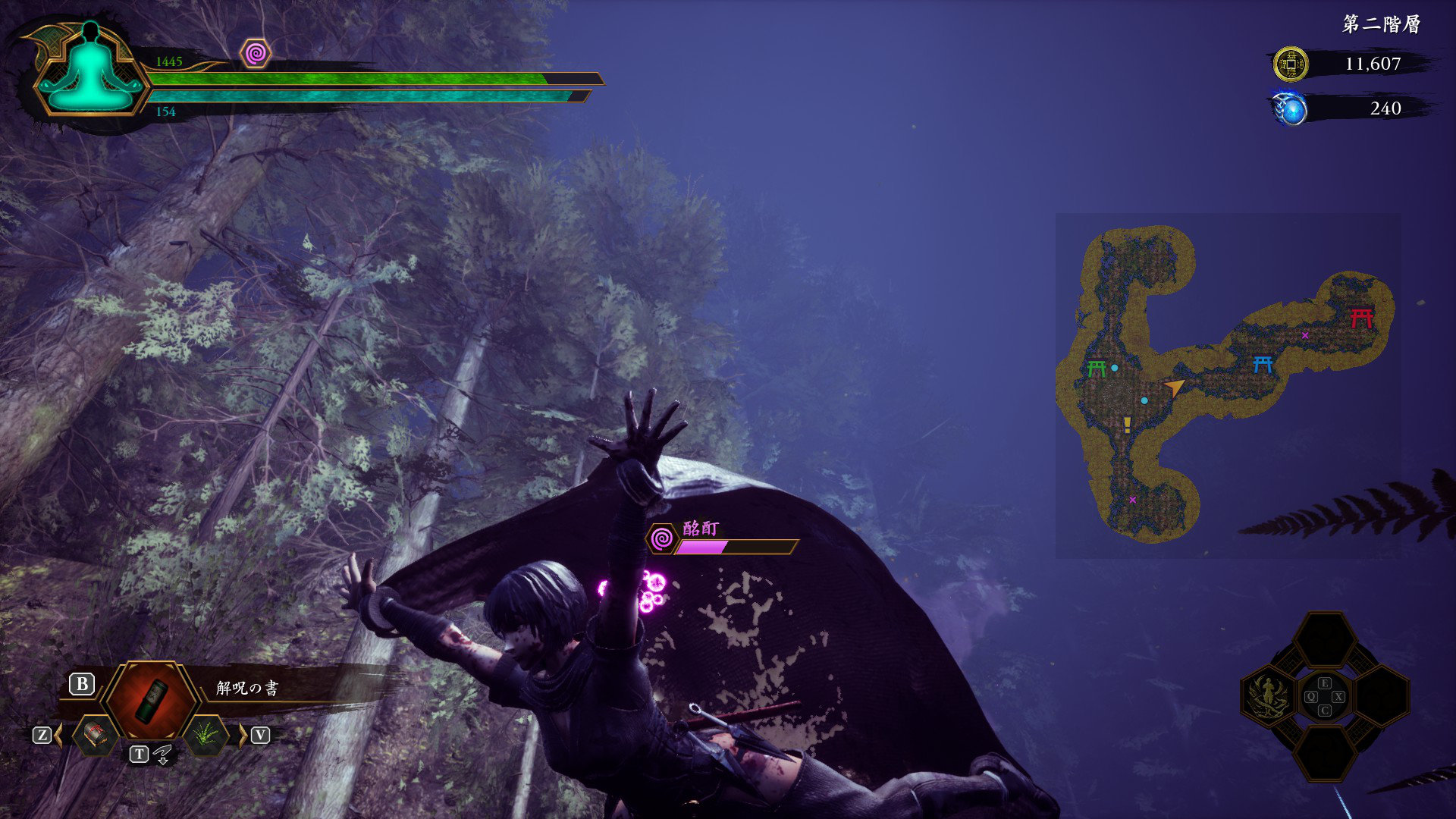Click the green torii gate map marker
This screenshot has height=819, width=1456.
coord(1096,369)
